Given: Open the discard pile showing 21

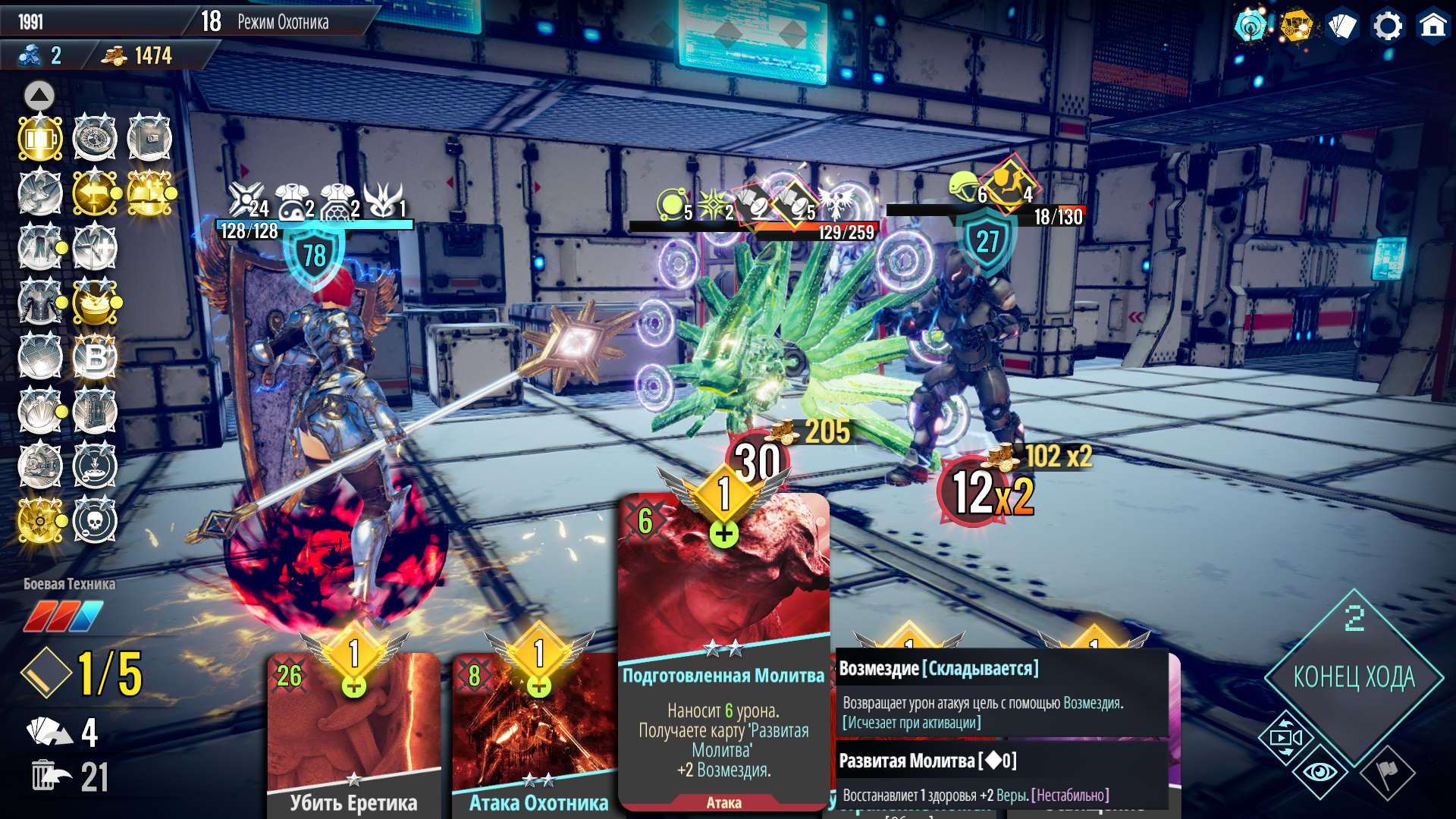Looking at the screenshot, I should [68, 777].
